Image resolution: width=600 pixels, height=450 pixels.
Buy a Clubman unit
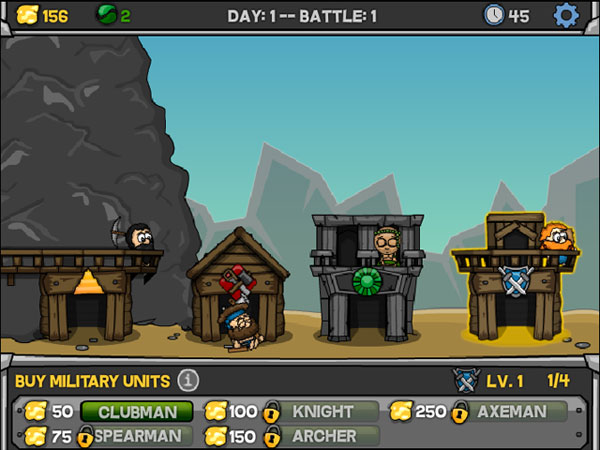(x=137, y=411)
